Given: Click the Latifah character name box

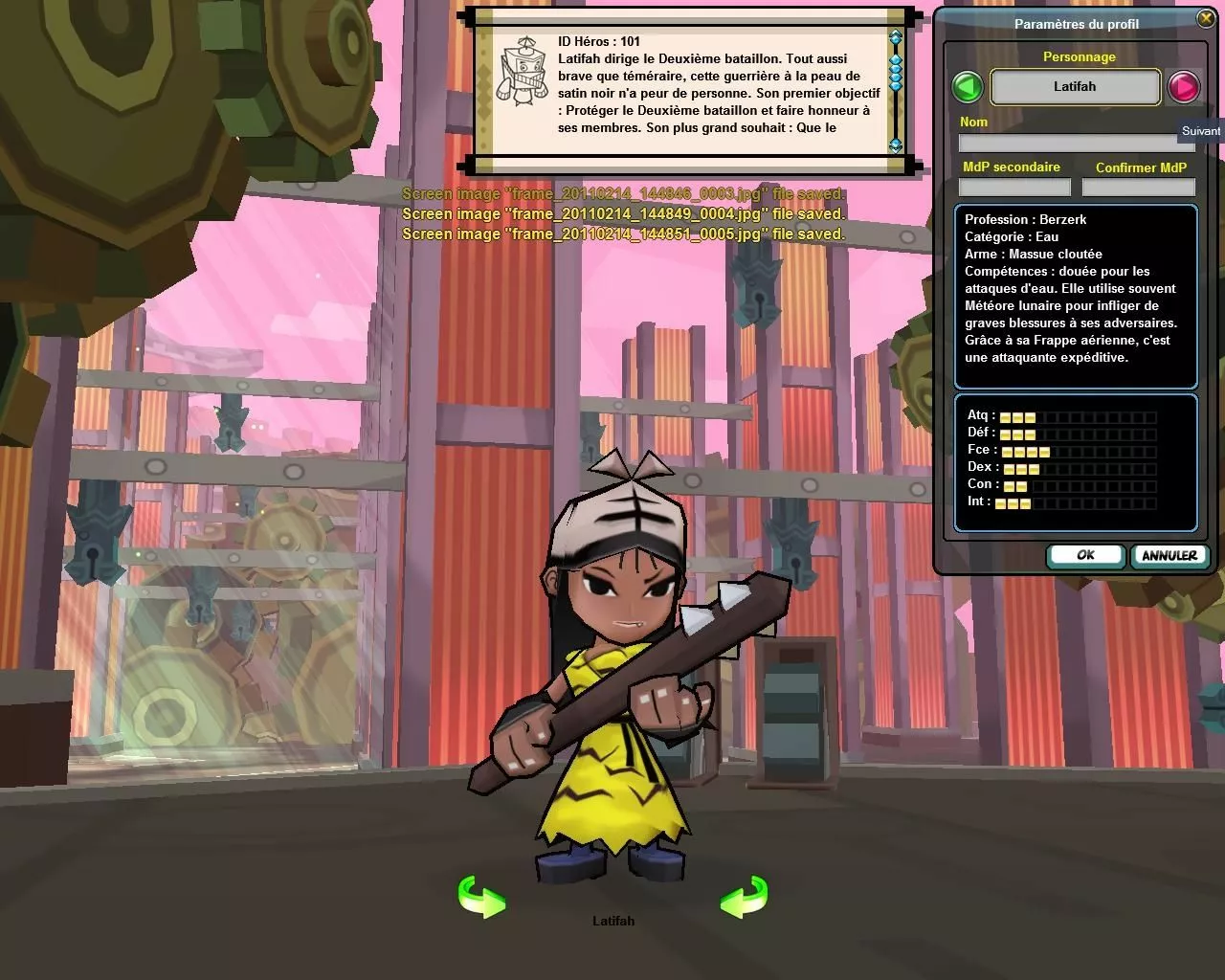Looking at the screenshot, I should pyautogui.click(x=1075, y=87).
